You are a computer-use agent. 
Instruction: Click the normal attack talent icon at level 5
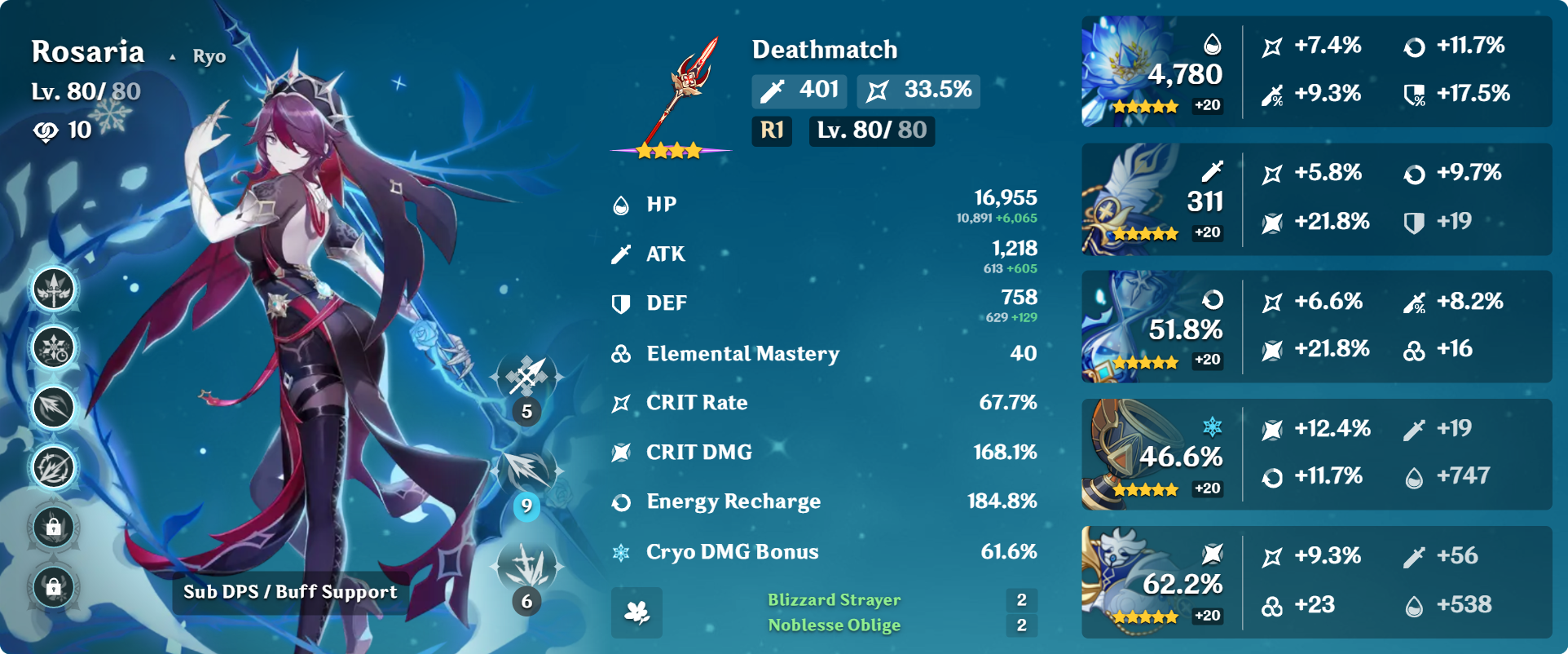(527, 377)
